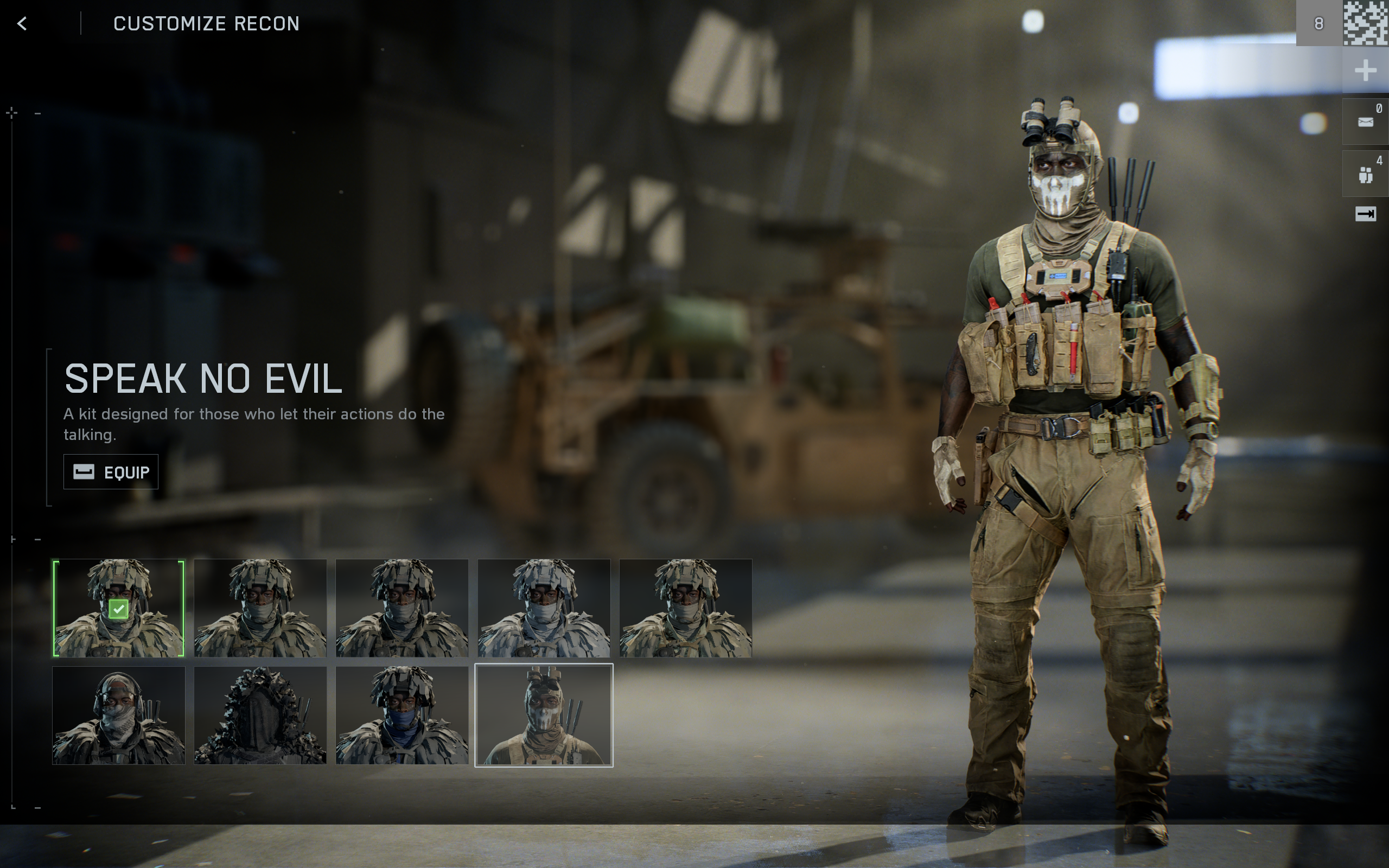Select the second headgear in the top row
1389x868 pixels.
click(260, 608)
